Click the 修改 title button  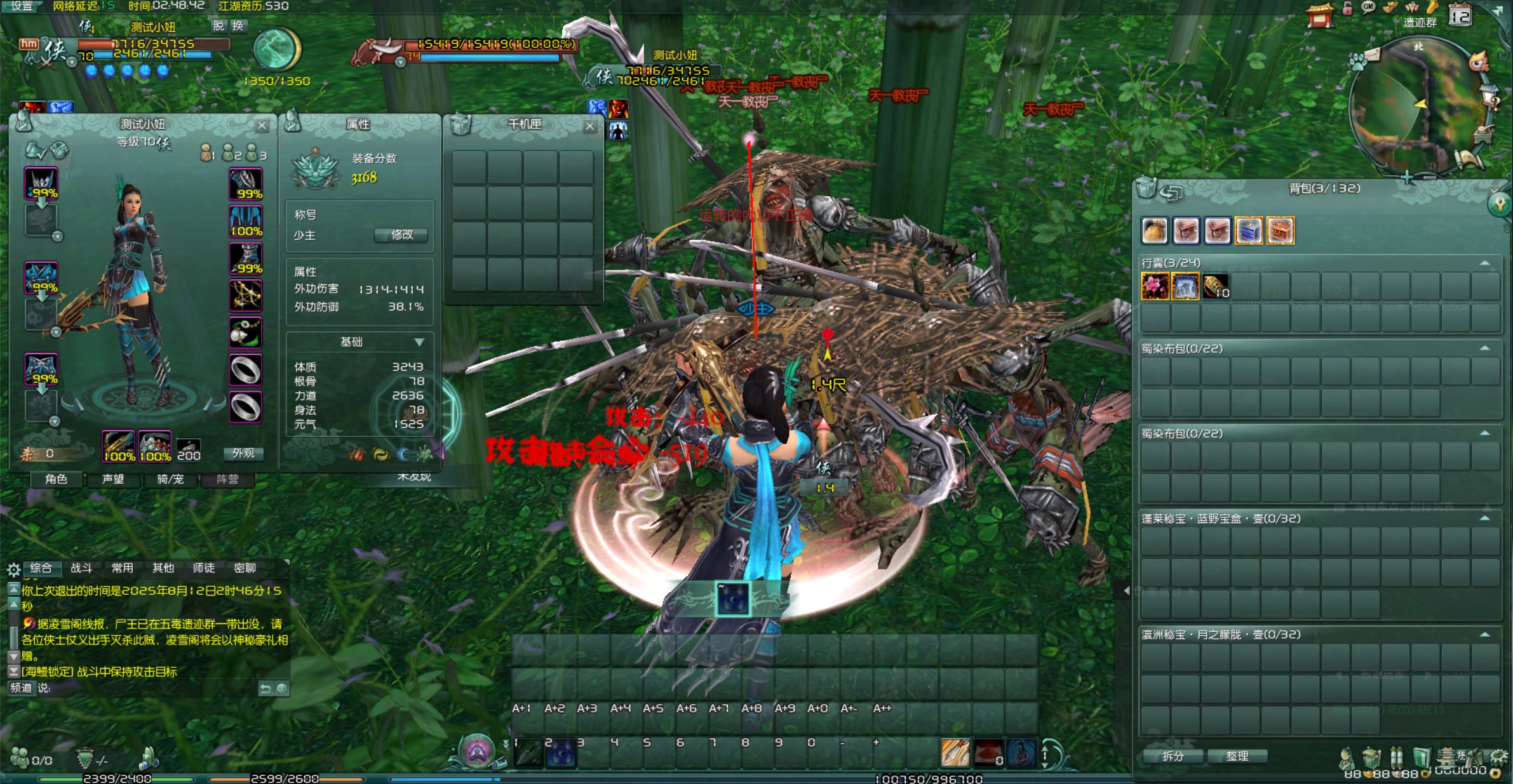(401, 235)
